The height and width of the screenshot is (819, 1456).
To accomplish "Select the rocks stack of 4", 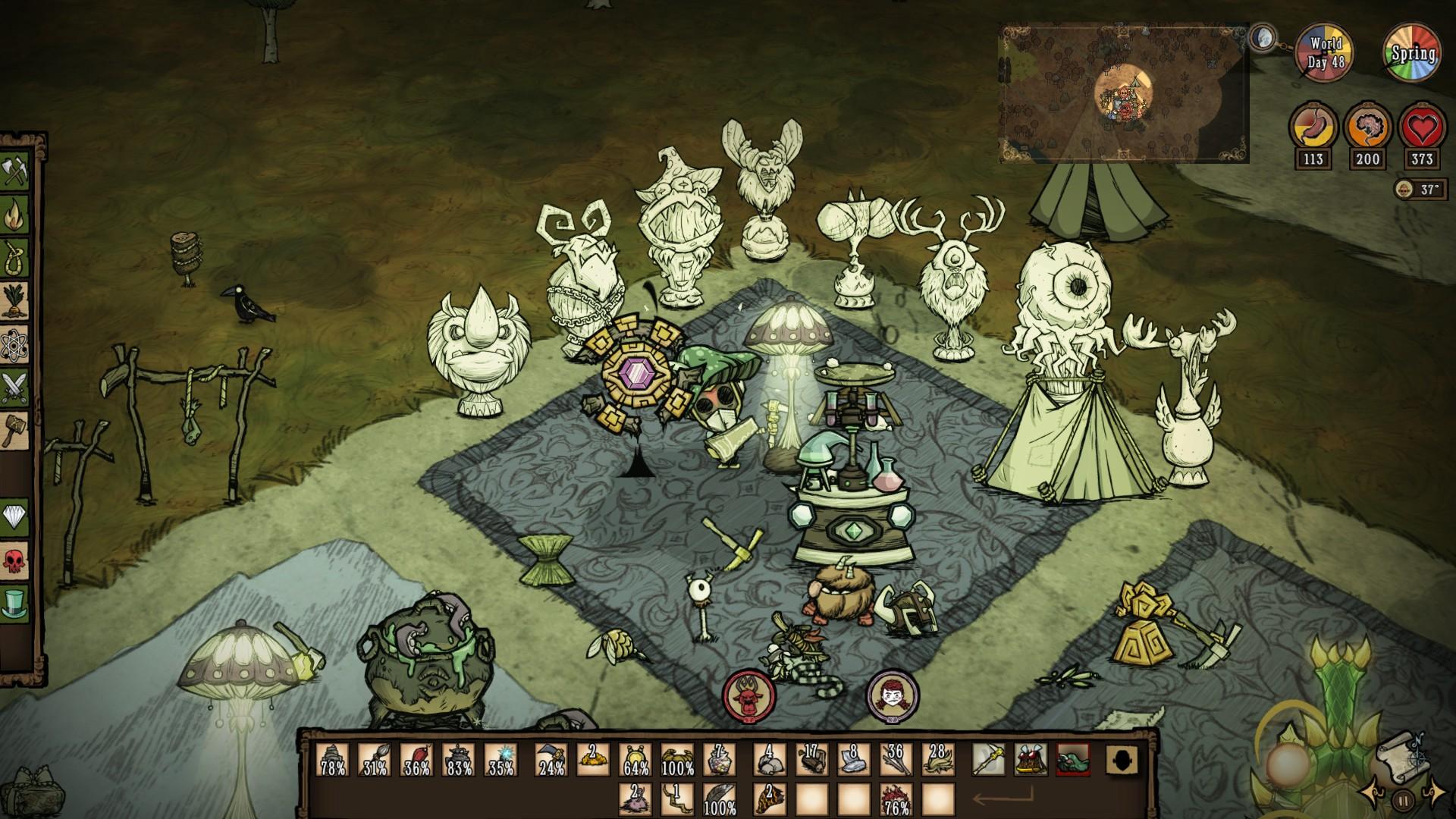I will [770, 758].
